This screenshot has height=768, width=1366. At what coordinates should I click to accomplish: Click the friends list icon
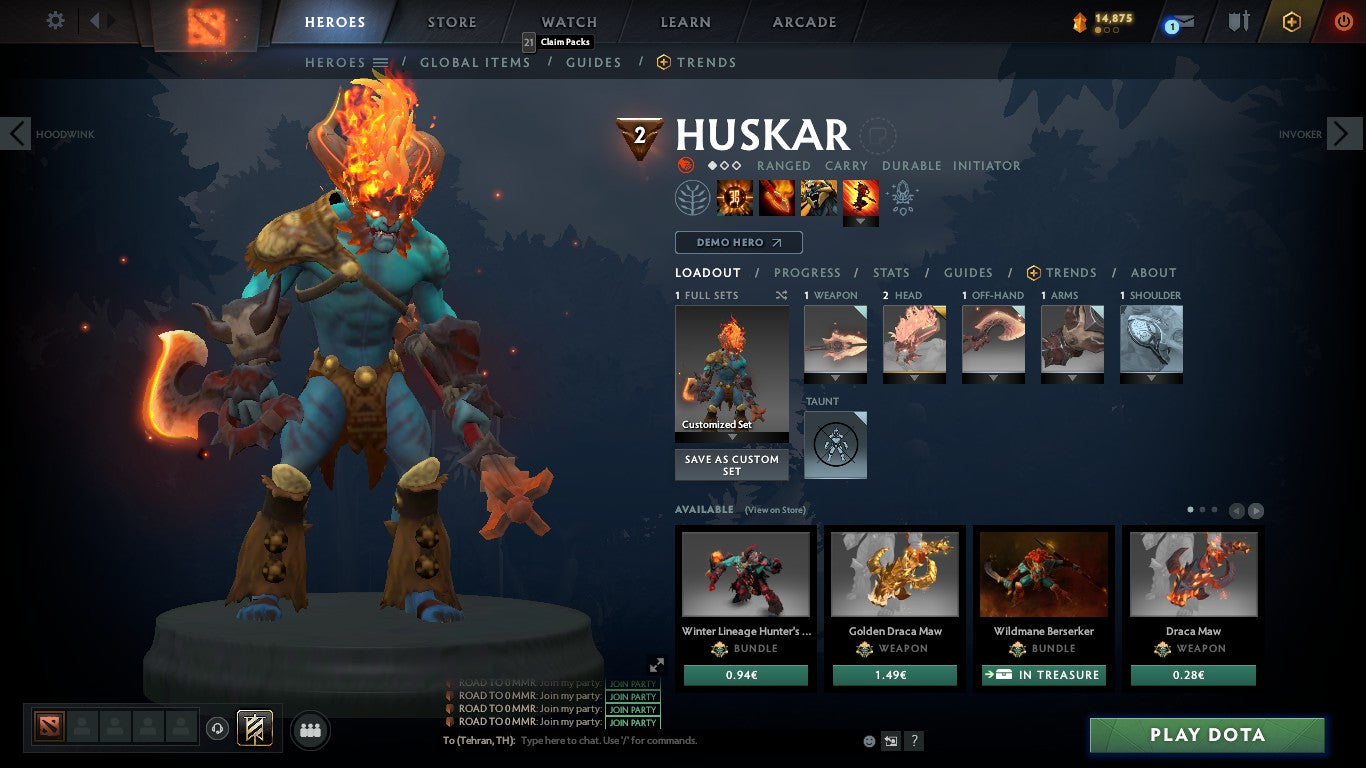coord(311,731)
